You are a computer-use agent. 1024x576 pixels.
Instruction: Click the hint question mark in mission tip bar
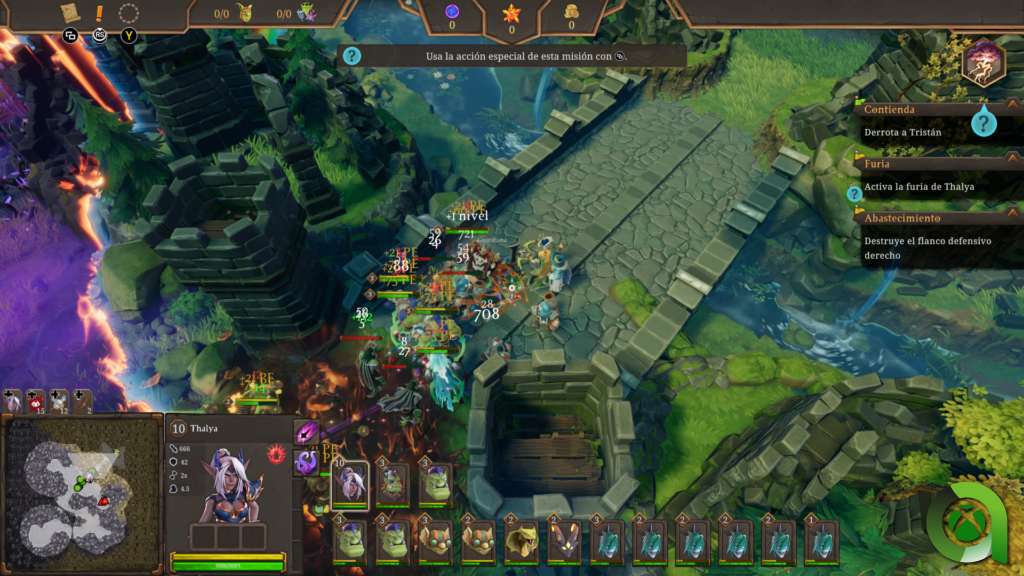[352, 56]
